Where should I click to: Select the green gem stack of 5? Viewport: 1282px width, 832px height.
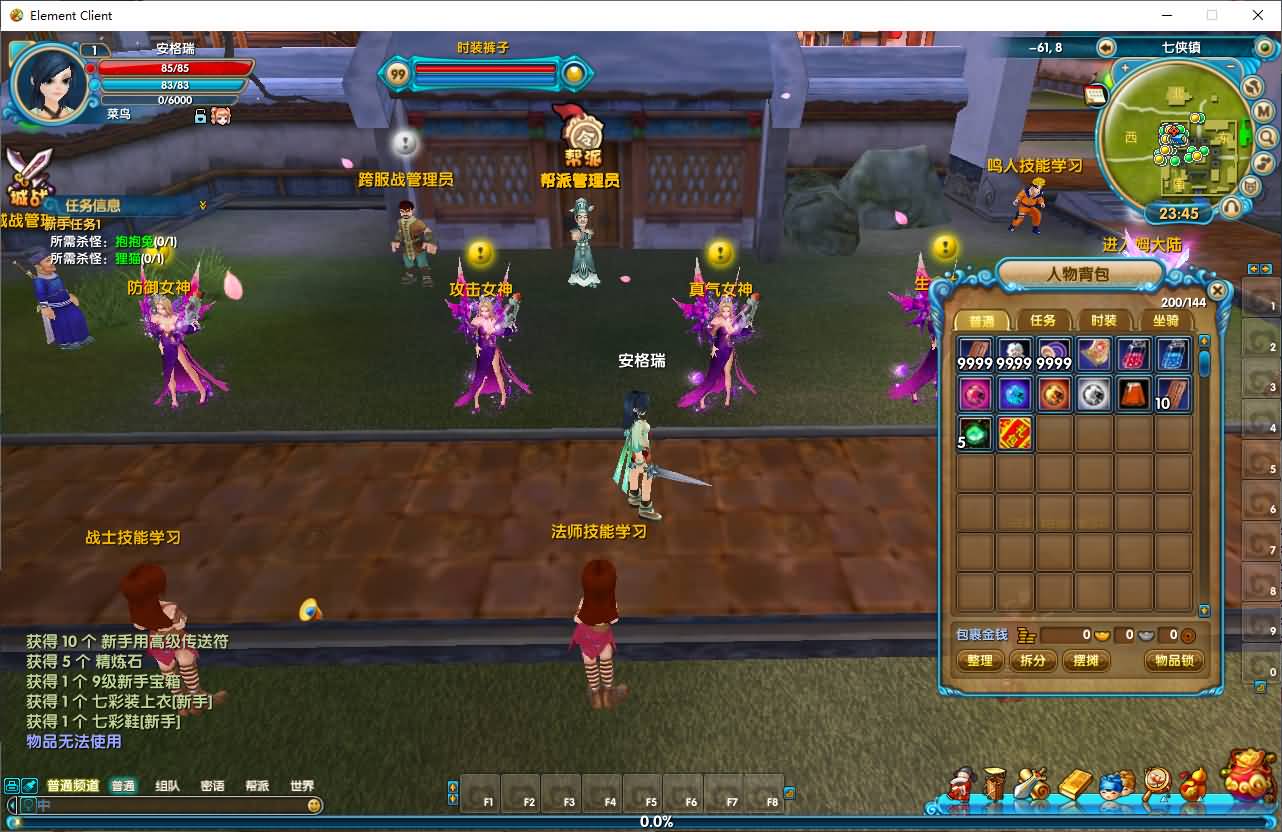(x=975, y=434)
